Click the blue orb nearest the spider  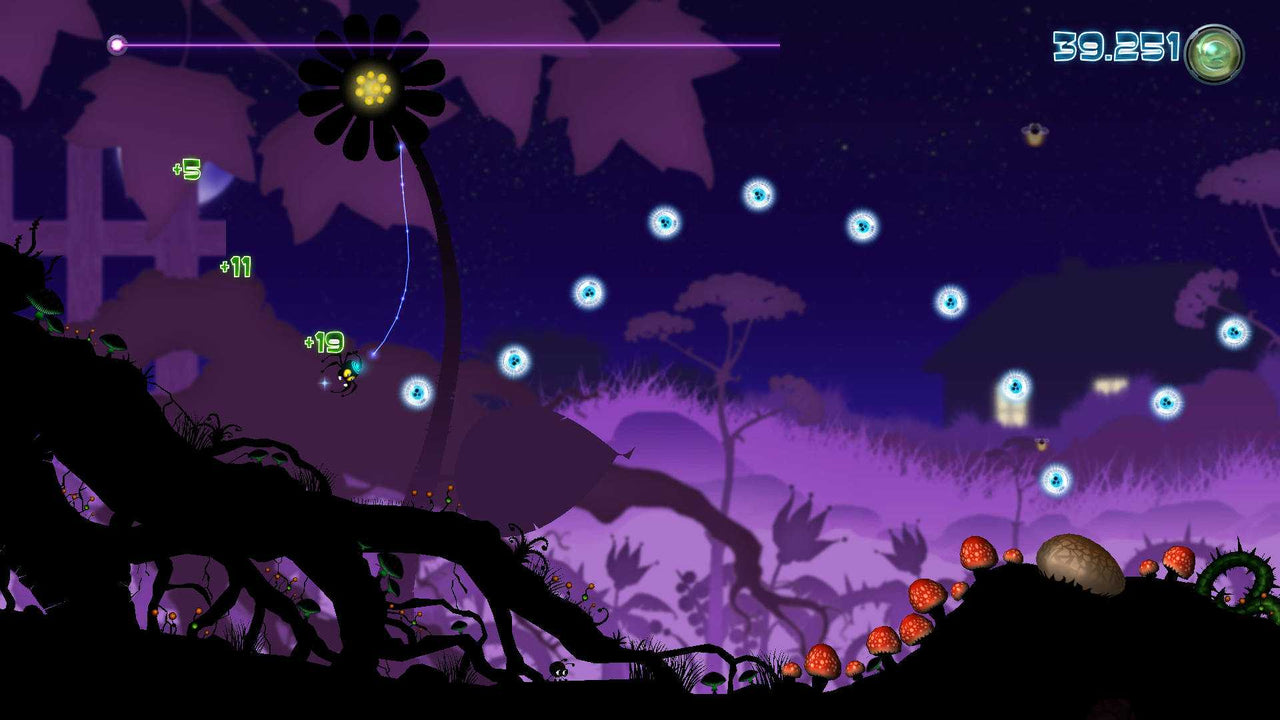point(416,391)
